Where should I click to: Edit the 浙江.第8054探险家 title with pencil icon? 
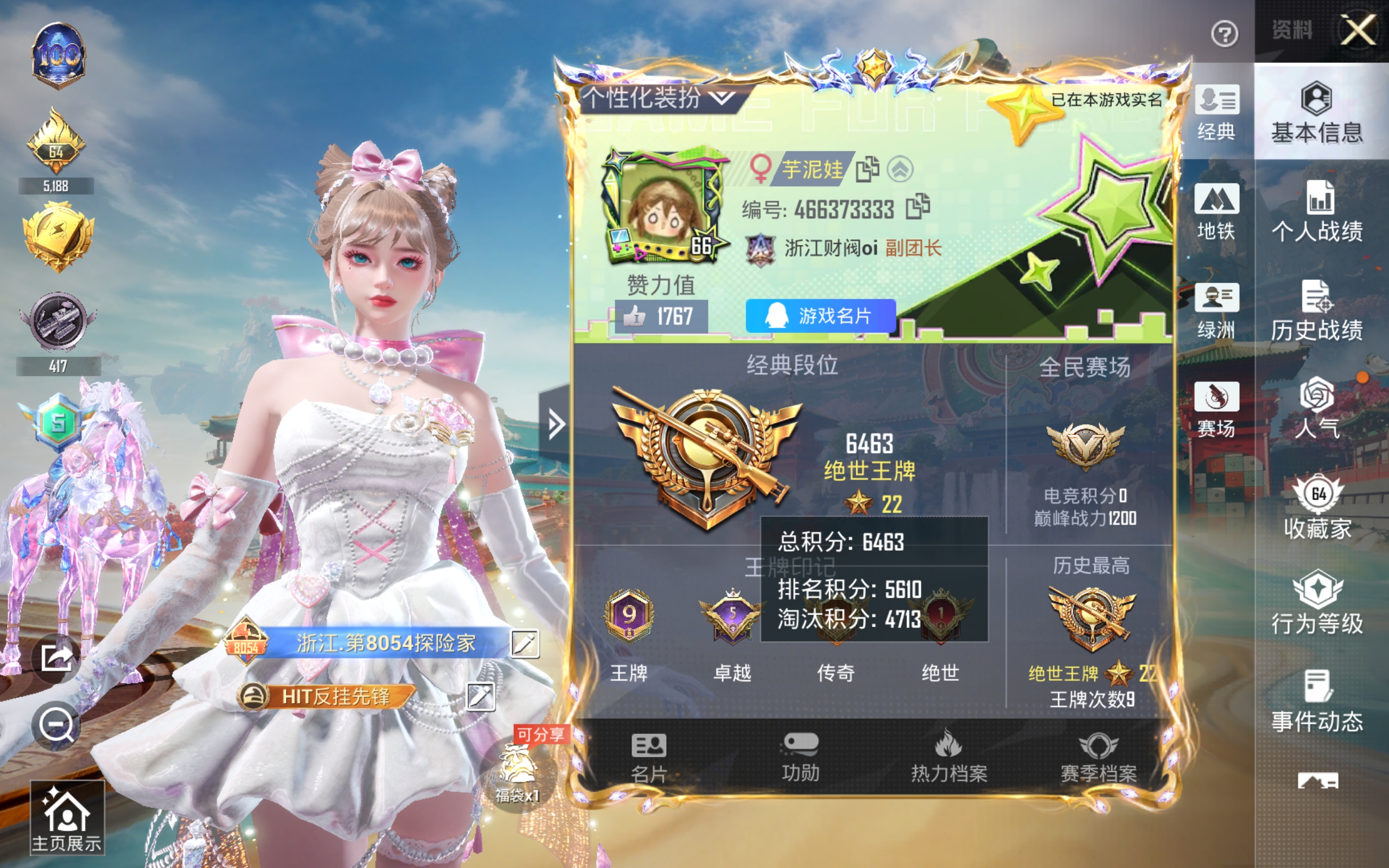click(526, 643)
